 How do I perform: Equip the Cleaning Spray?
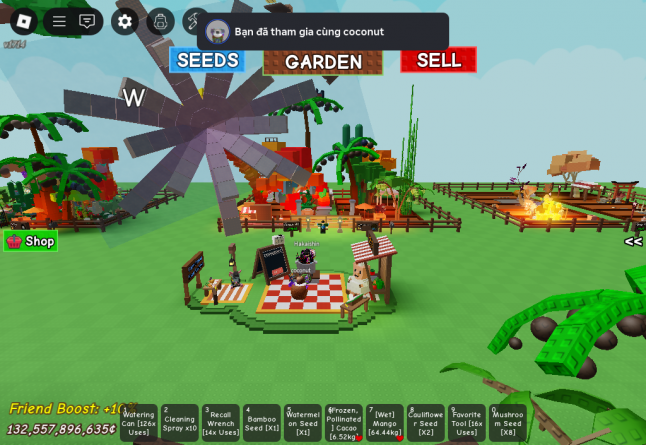[180, 423]
